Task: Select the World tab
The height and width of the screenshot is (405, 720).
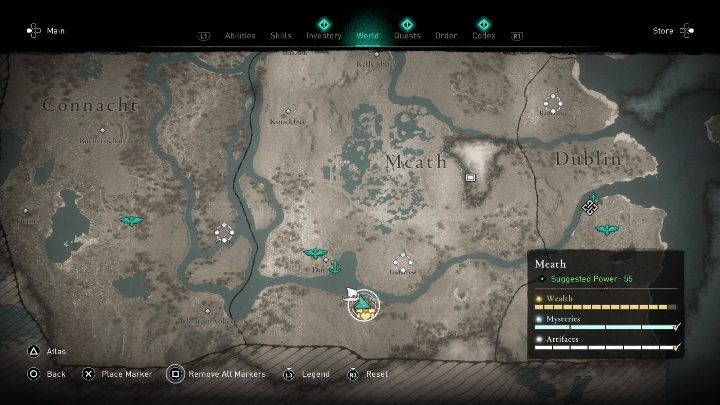Action: (368, 35)
